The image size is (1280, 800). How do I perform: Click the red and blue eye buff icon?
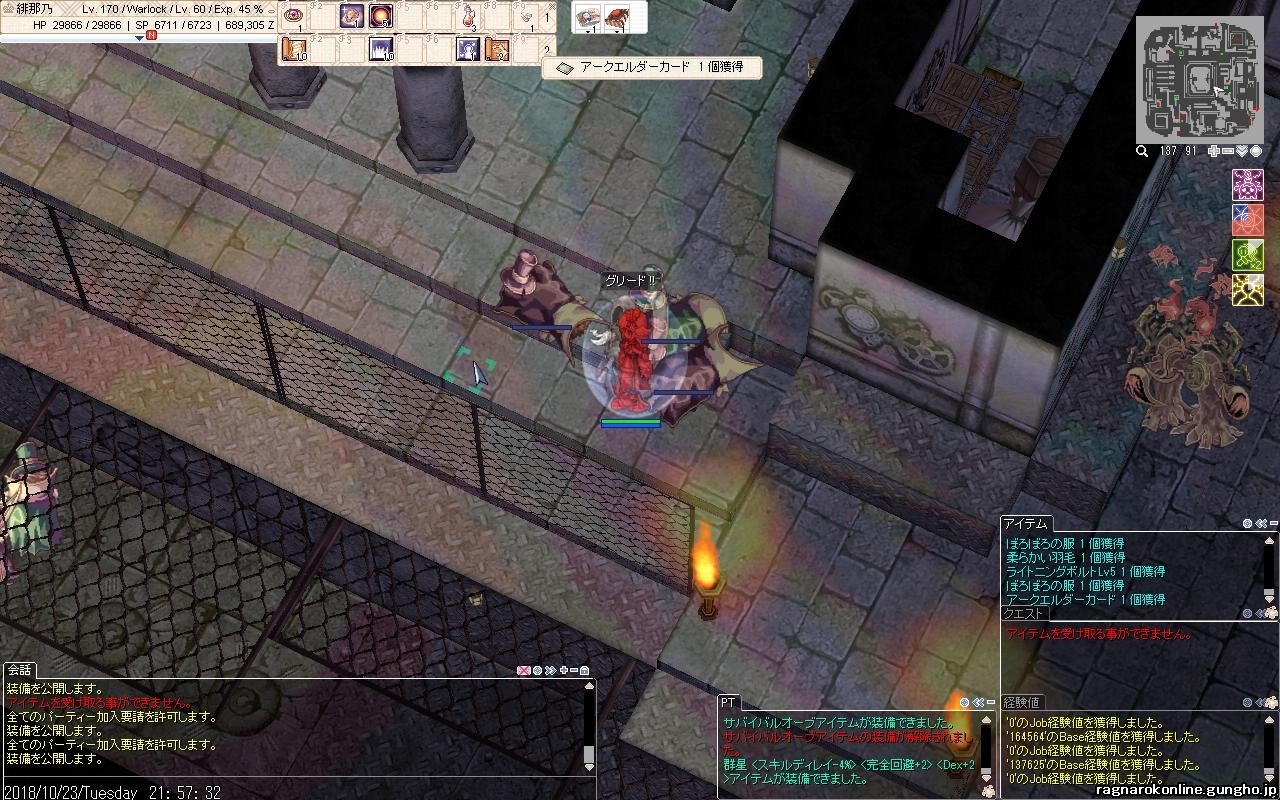[x=1247, y=219]
